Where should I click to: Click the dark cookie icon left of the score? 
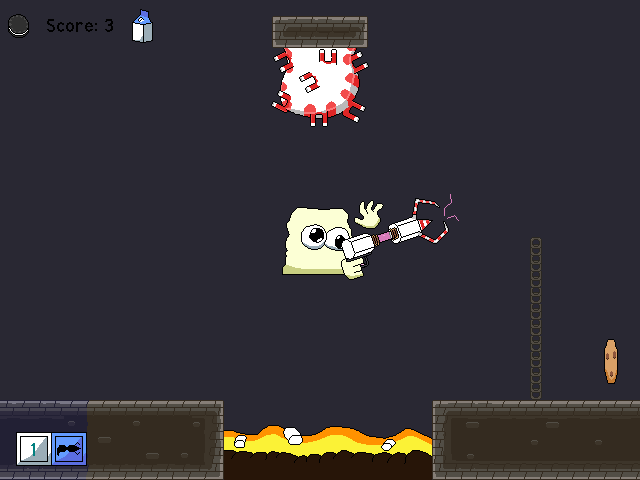pos(19,27)
